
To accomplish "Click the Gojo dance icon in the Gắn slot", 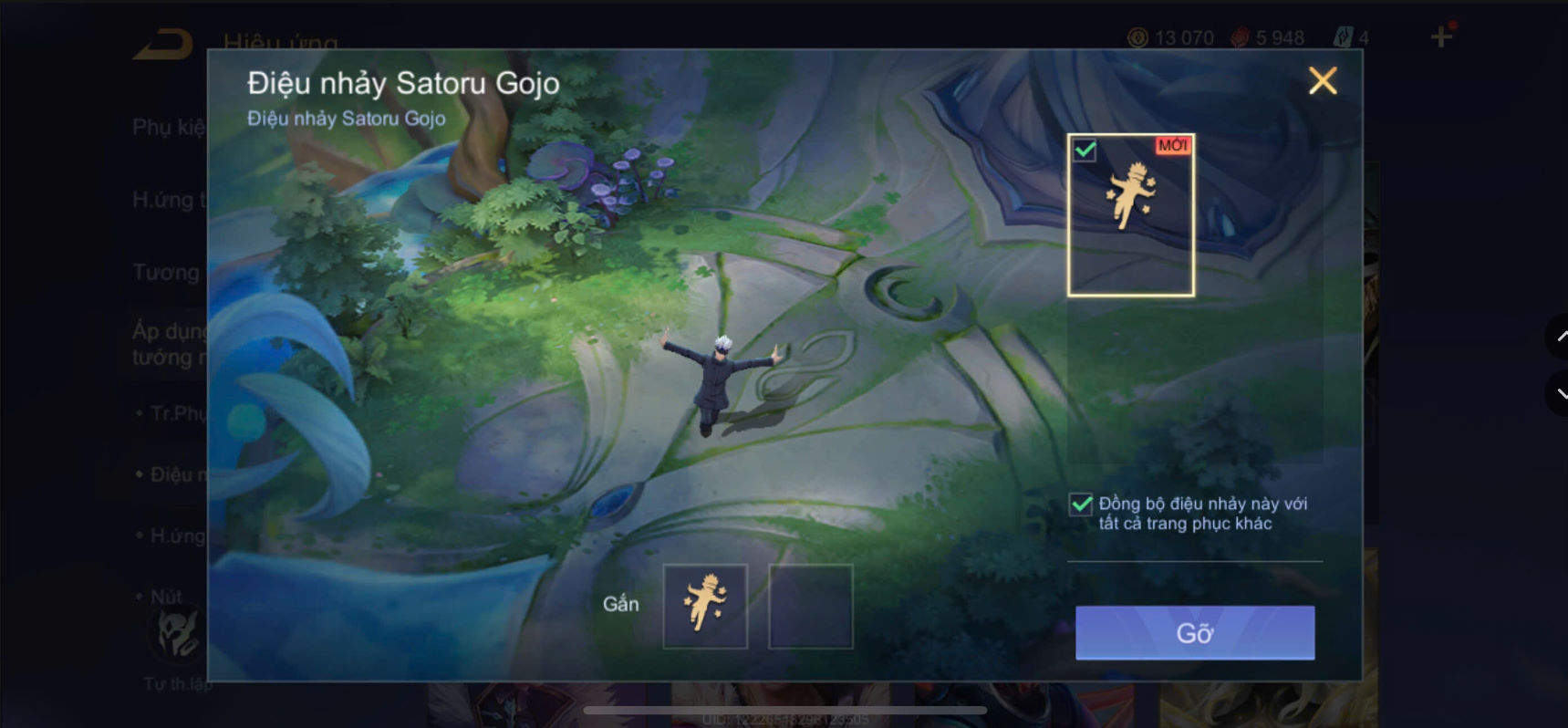I will (x=705, y=605).
